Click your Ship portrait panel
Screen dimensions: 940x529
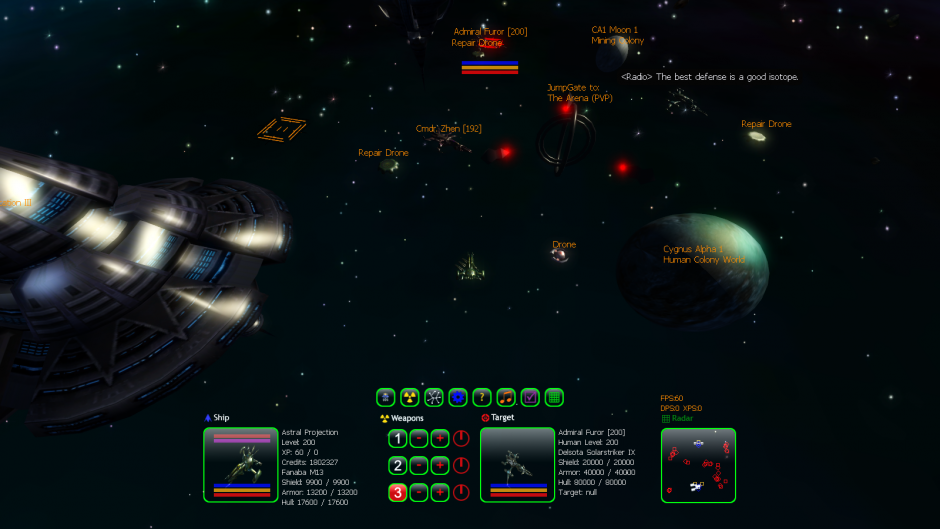(x=241, y=464)
